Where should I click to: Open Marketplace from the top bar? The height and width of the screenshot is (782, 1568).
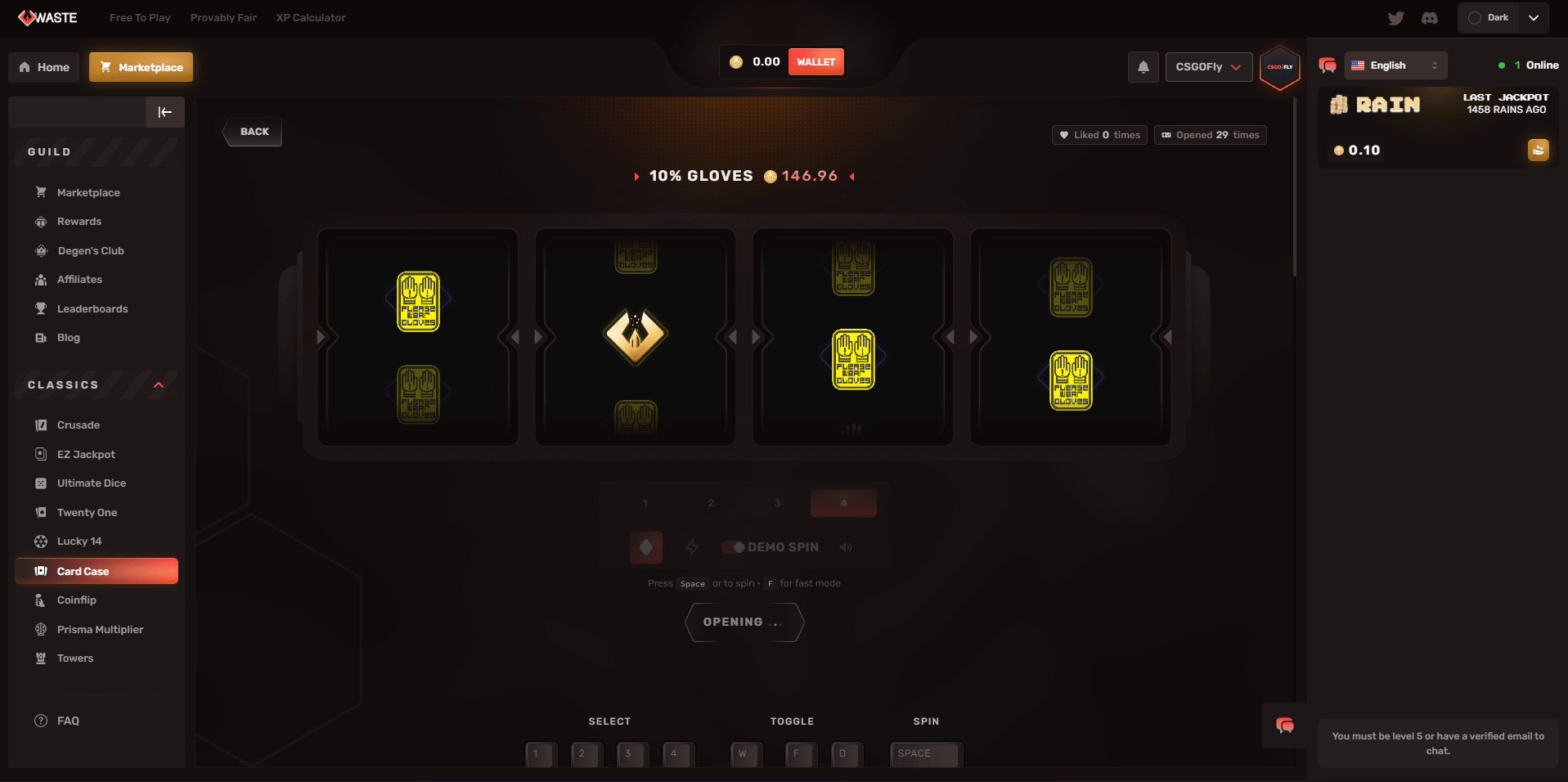[x=142, y=67]
